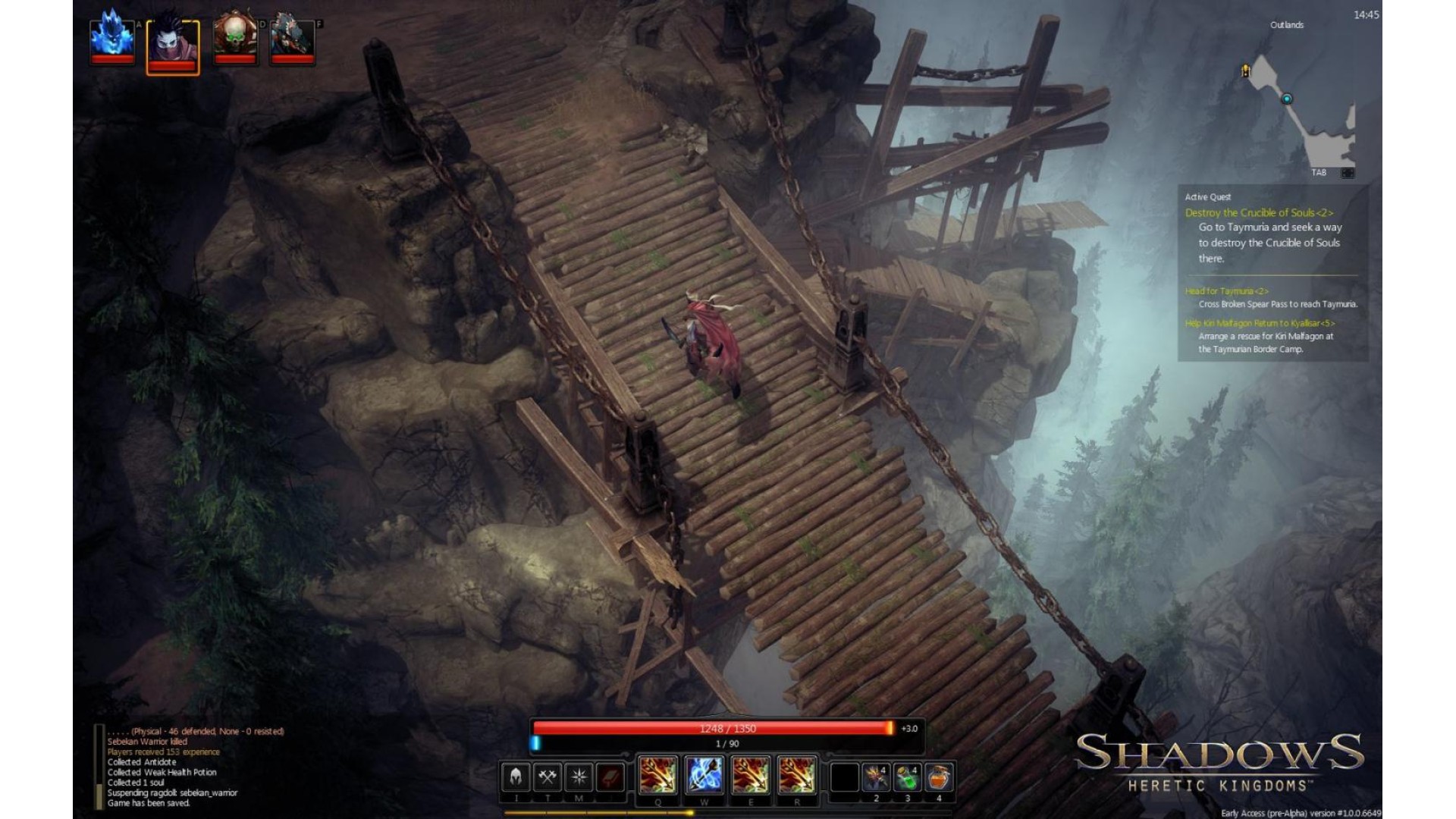Screen dimensions: 1456x819
Task: Expand the minimap with the fullscreen icon
Action: pyautogui.click(x=1348, y=173)
